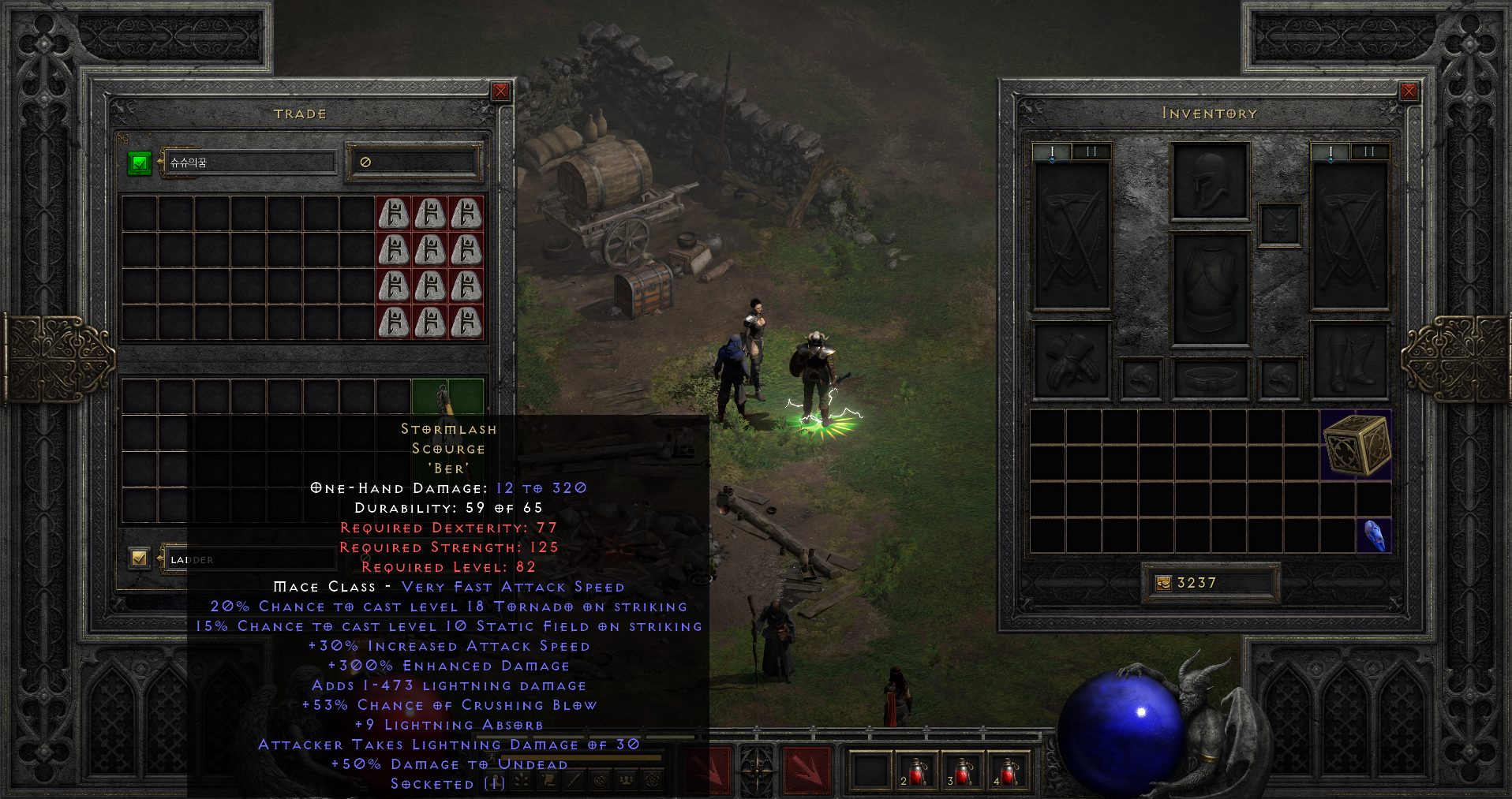
Task: Switch to weapon swap tab II on the inventory left
Action: [1090, 151]
